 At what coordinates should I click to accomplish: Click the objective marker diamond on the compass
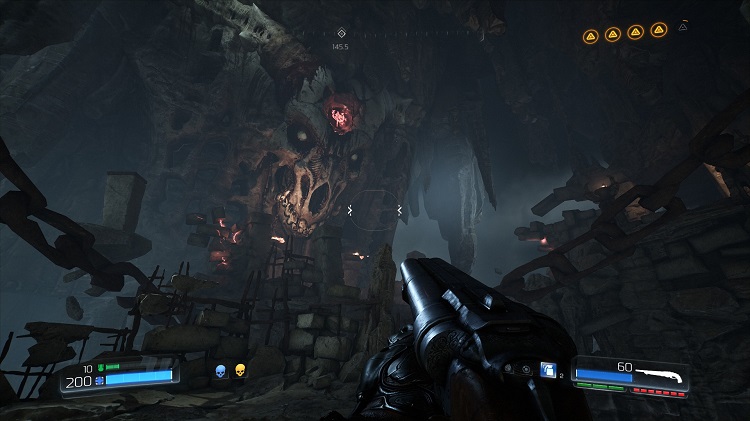point(342,33)
